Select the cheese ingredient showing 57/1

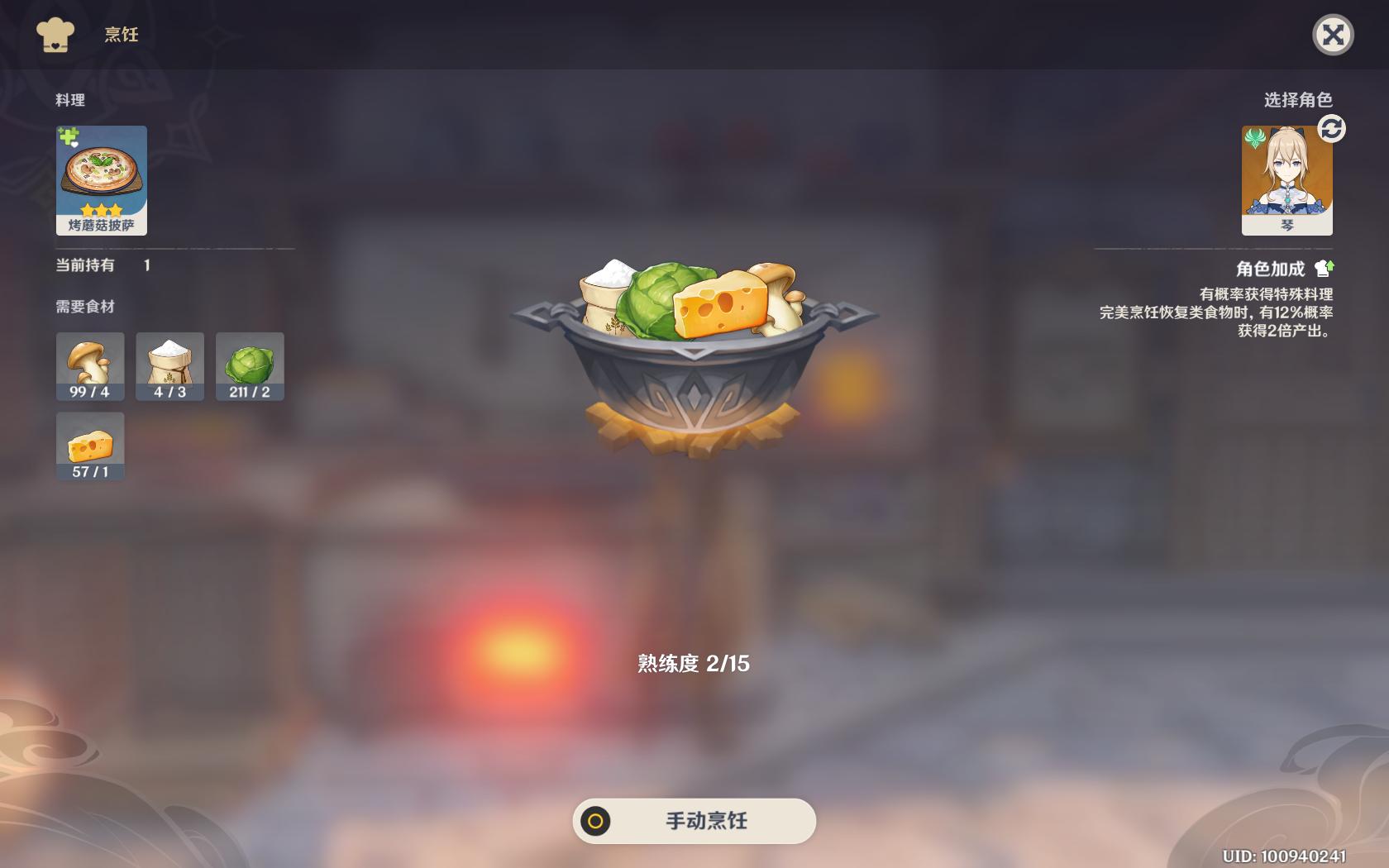pos(89,446)
